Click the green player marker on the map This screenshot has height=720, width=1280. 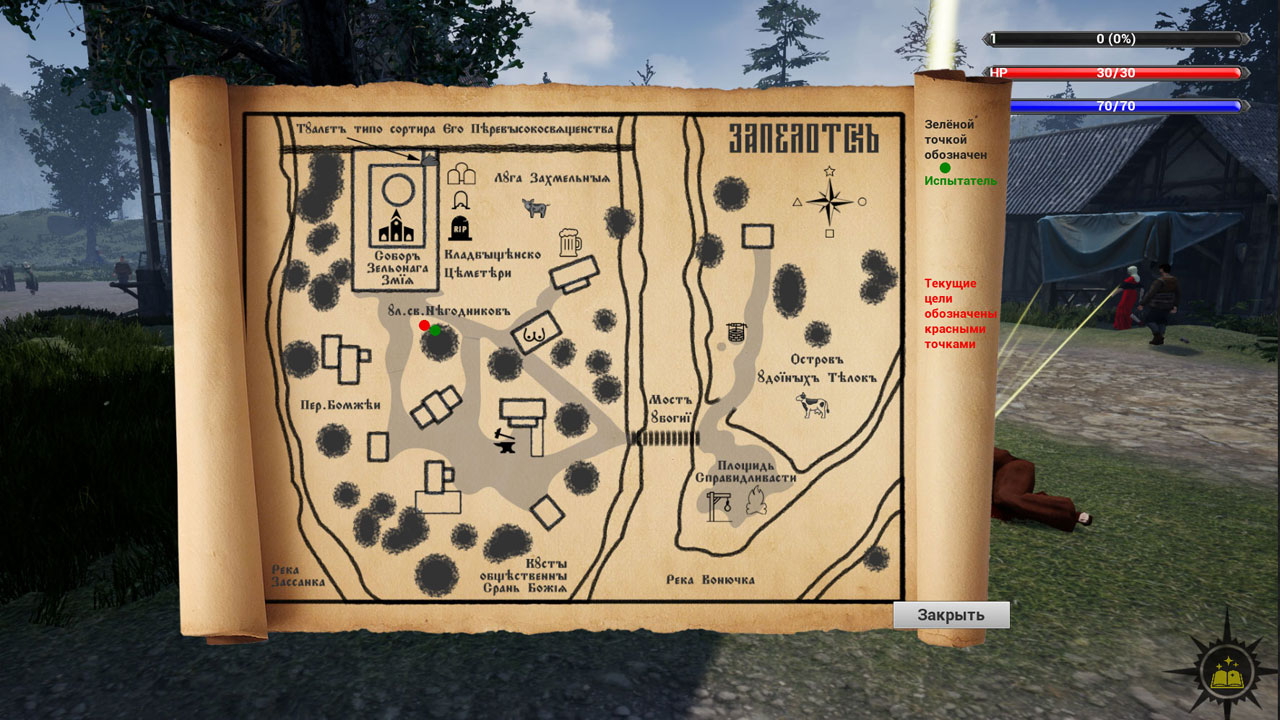pyautogui.click(x=435, y=330)
